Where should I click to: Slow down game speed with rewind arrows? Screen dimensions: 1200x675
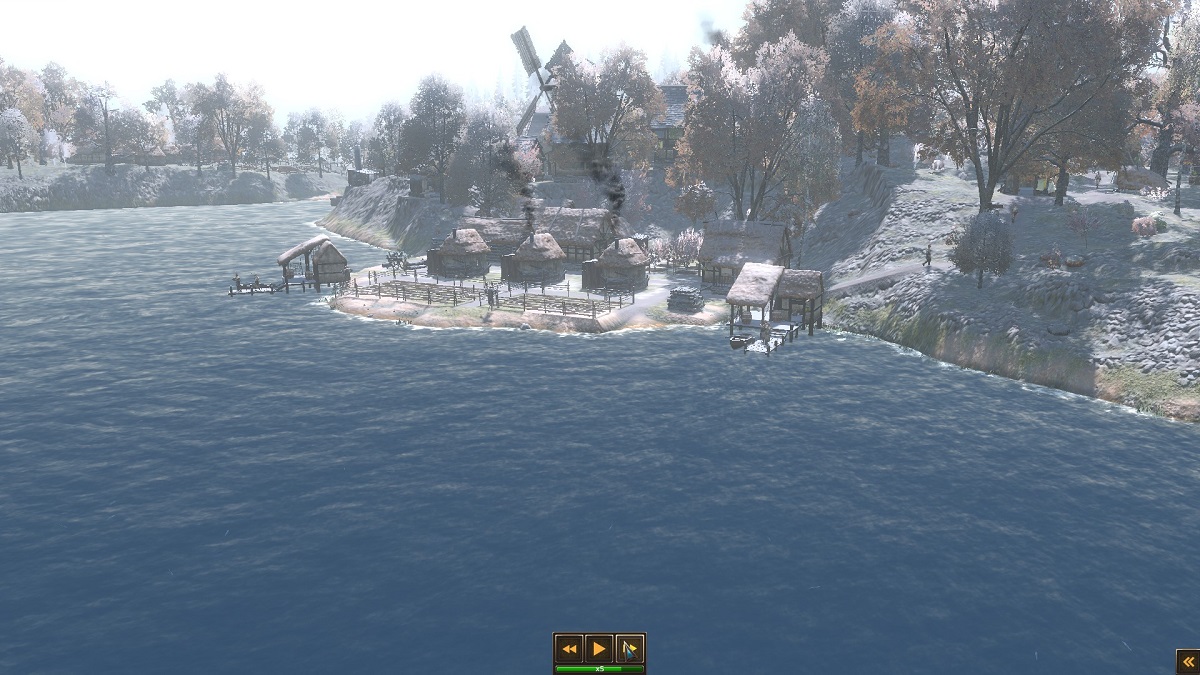coord(570,649)
